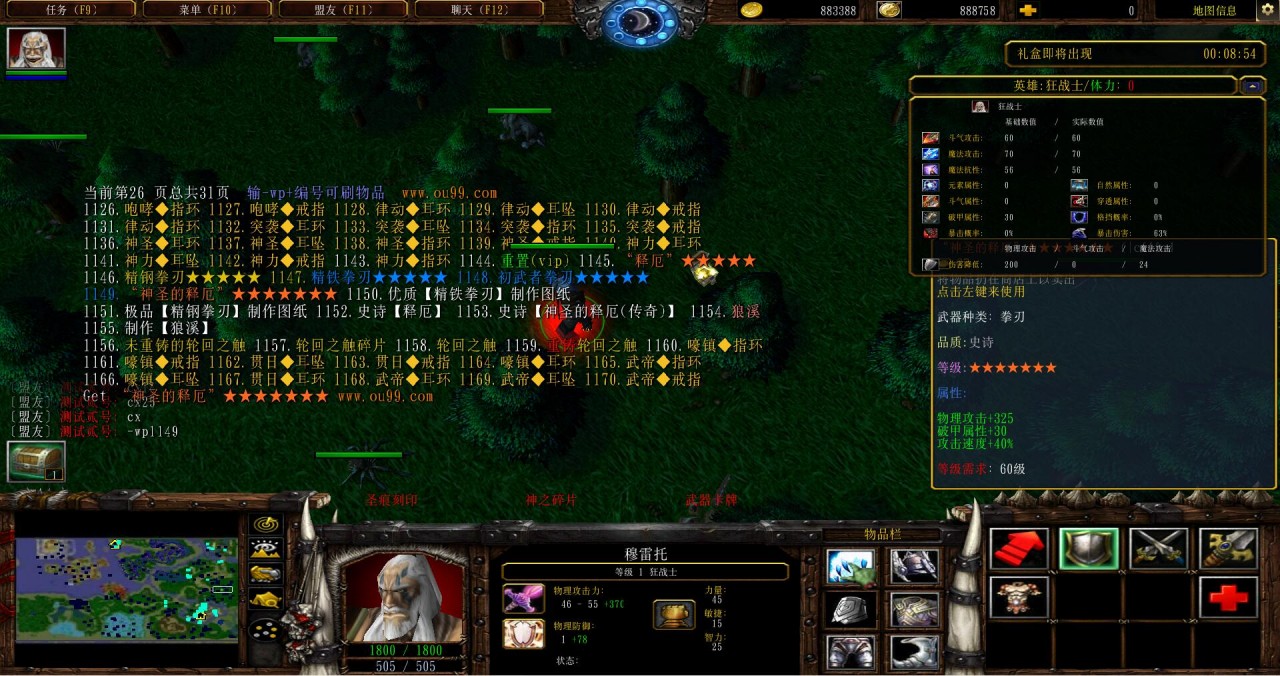Viewport: 1280px width, 676px height.
Task: Activate the crossed swords attack command
Action: [1159, 549]
